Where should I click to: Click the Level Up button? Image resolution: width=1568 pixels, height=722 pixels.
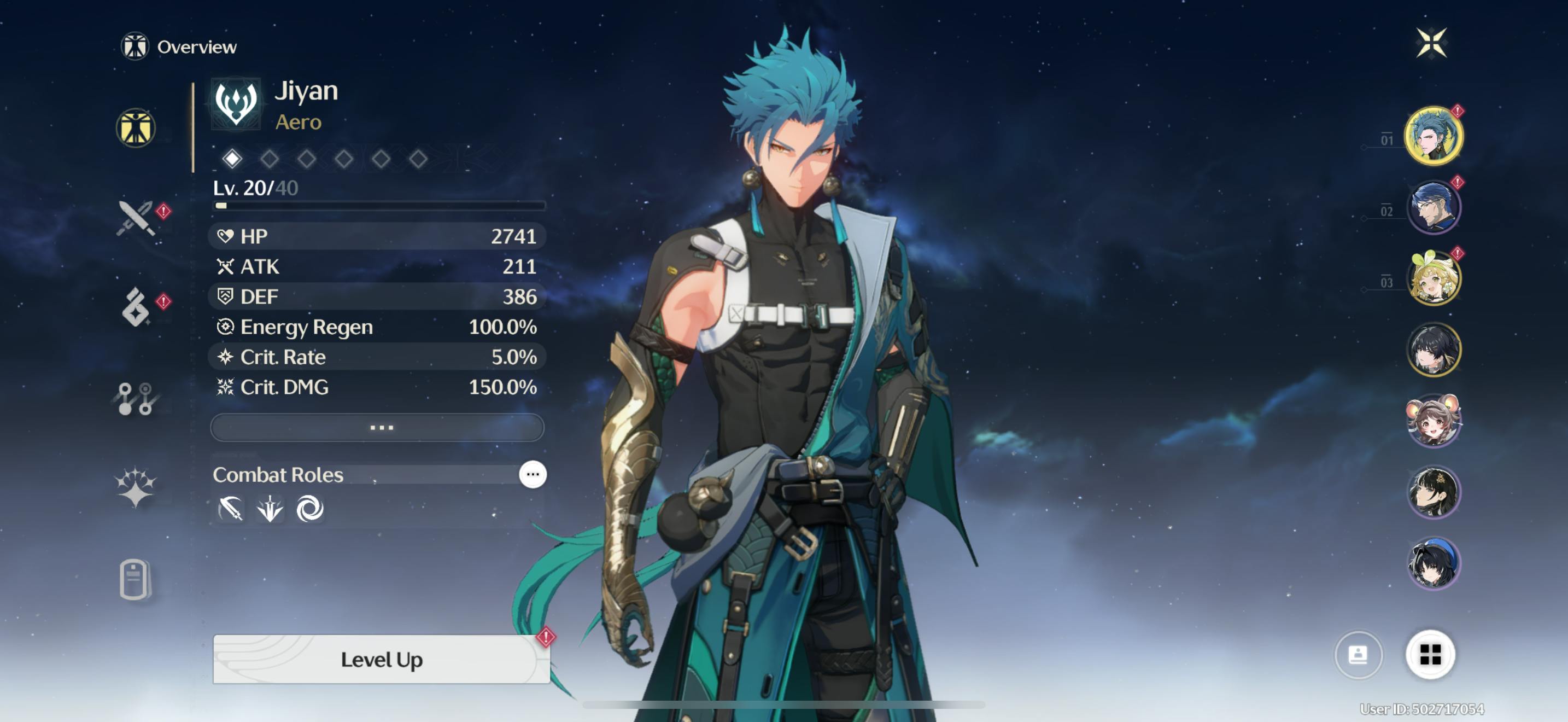click(381, 659)
